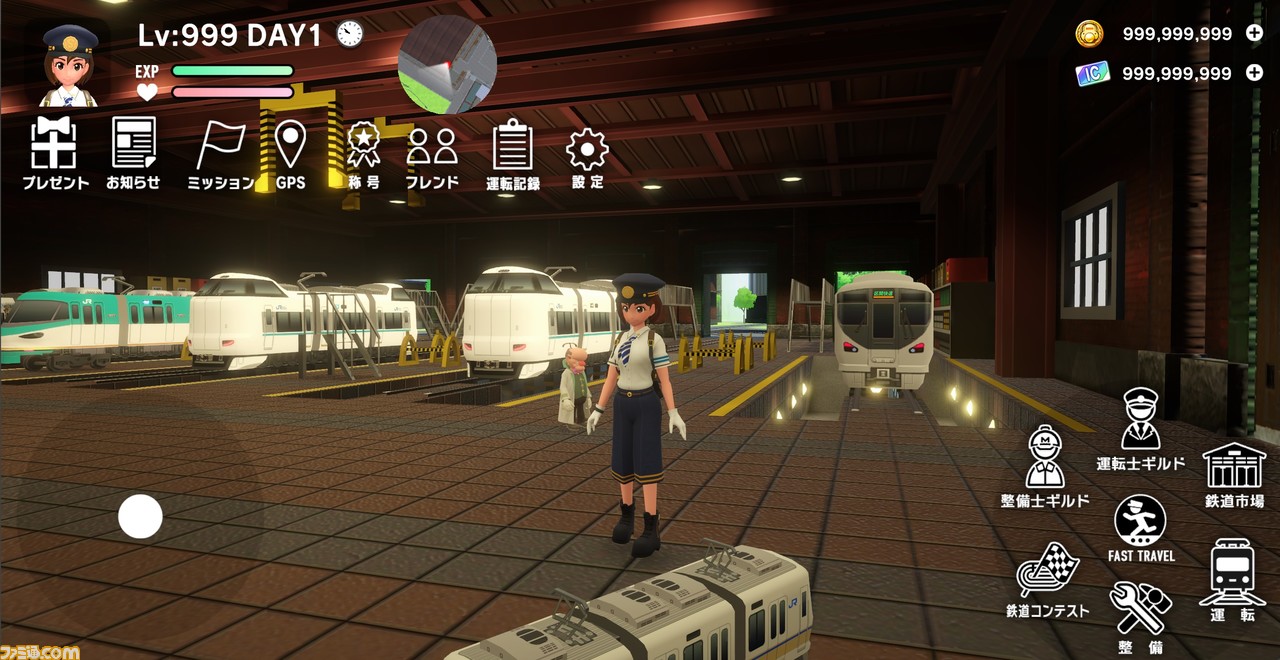
Task: Click the circular minimap
Action: [x=447, y=64]
